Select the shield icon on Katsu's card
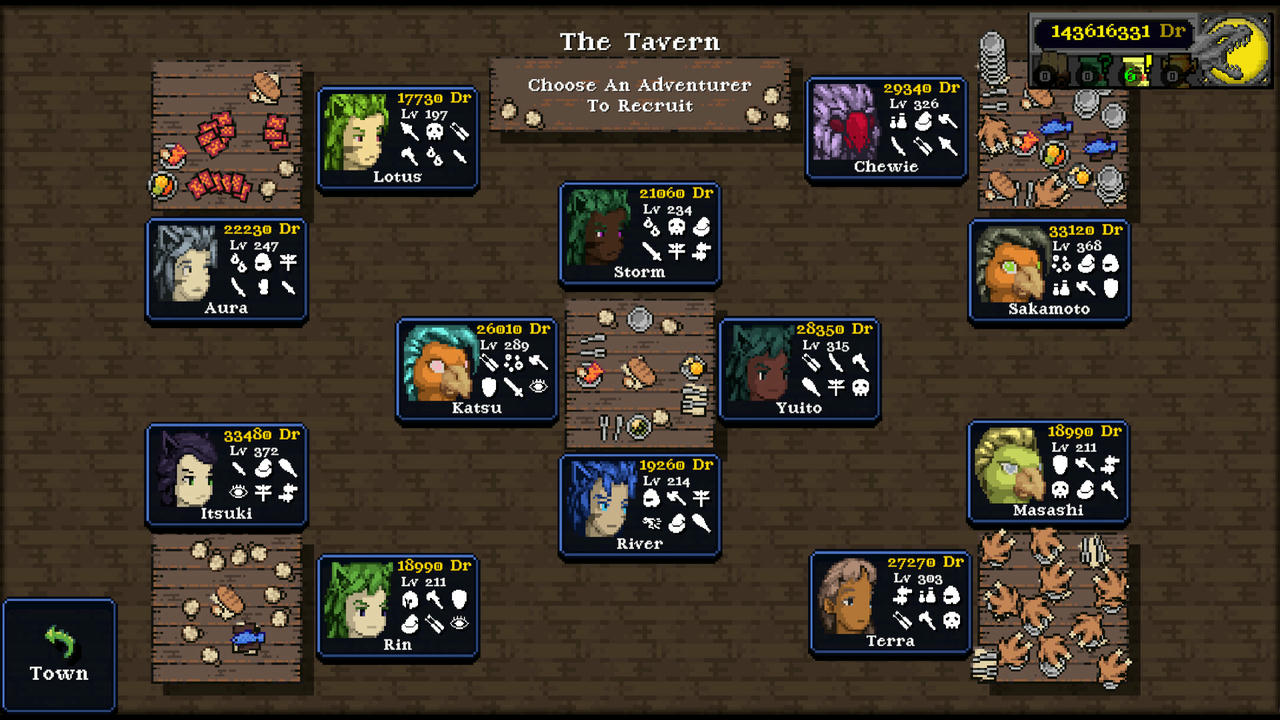Viewport: 1280px width, 720px height. tap(488, 388)
